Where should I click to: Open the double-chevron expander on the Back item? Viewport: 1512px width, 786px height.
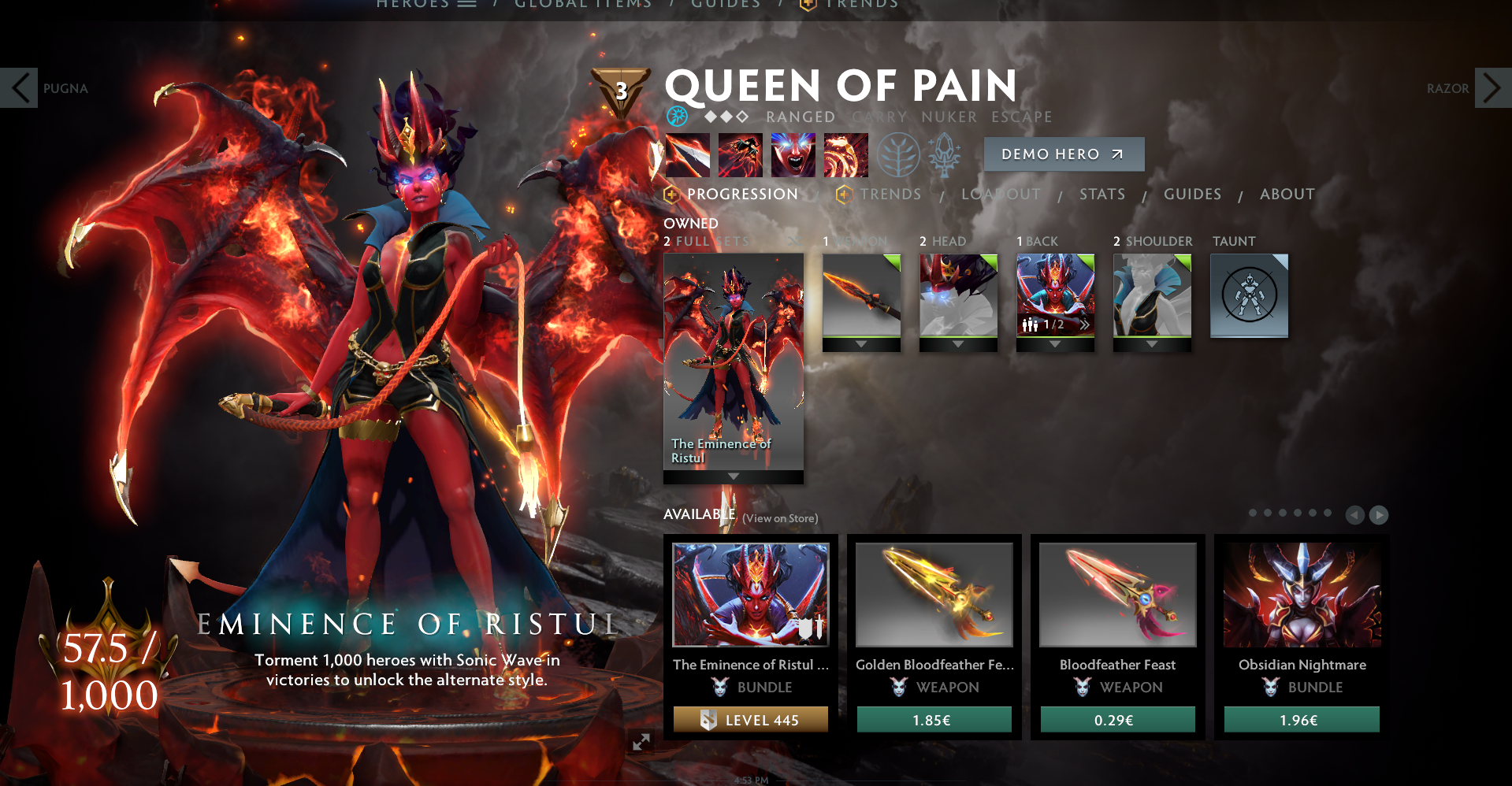pyautogui.click(x=1086, y=323)
